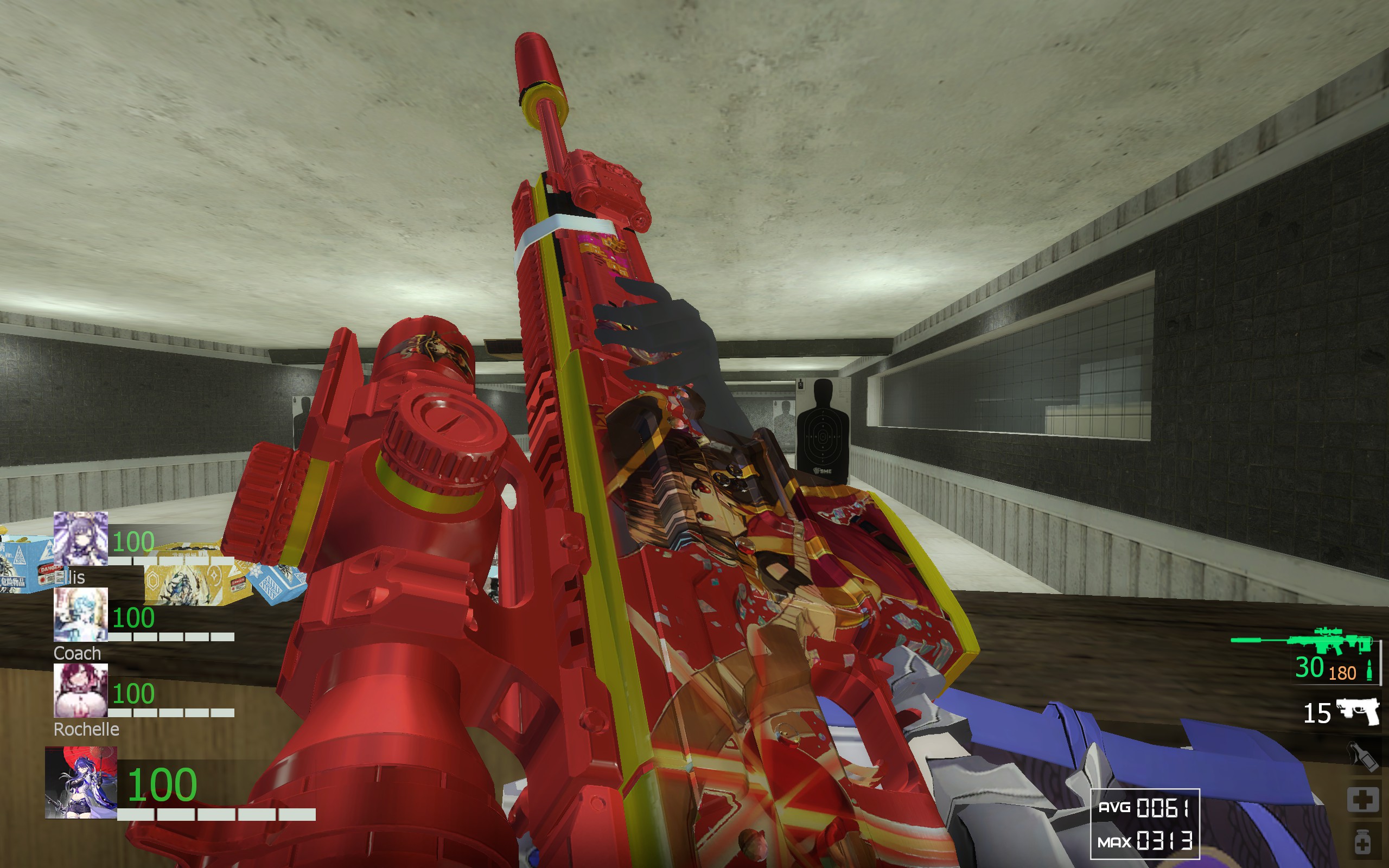The height and width of the screenshot is (868, 1389).
Task: Click your own character portrait
Action: (81, 782)
